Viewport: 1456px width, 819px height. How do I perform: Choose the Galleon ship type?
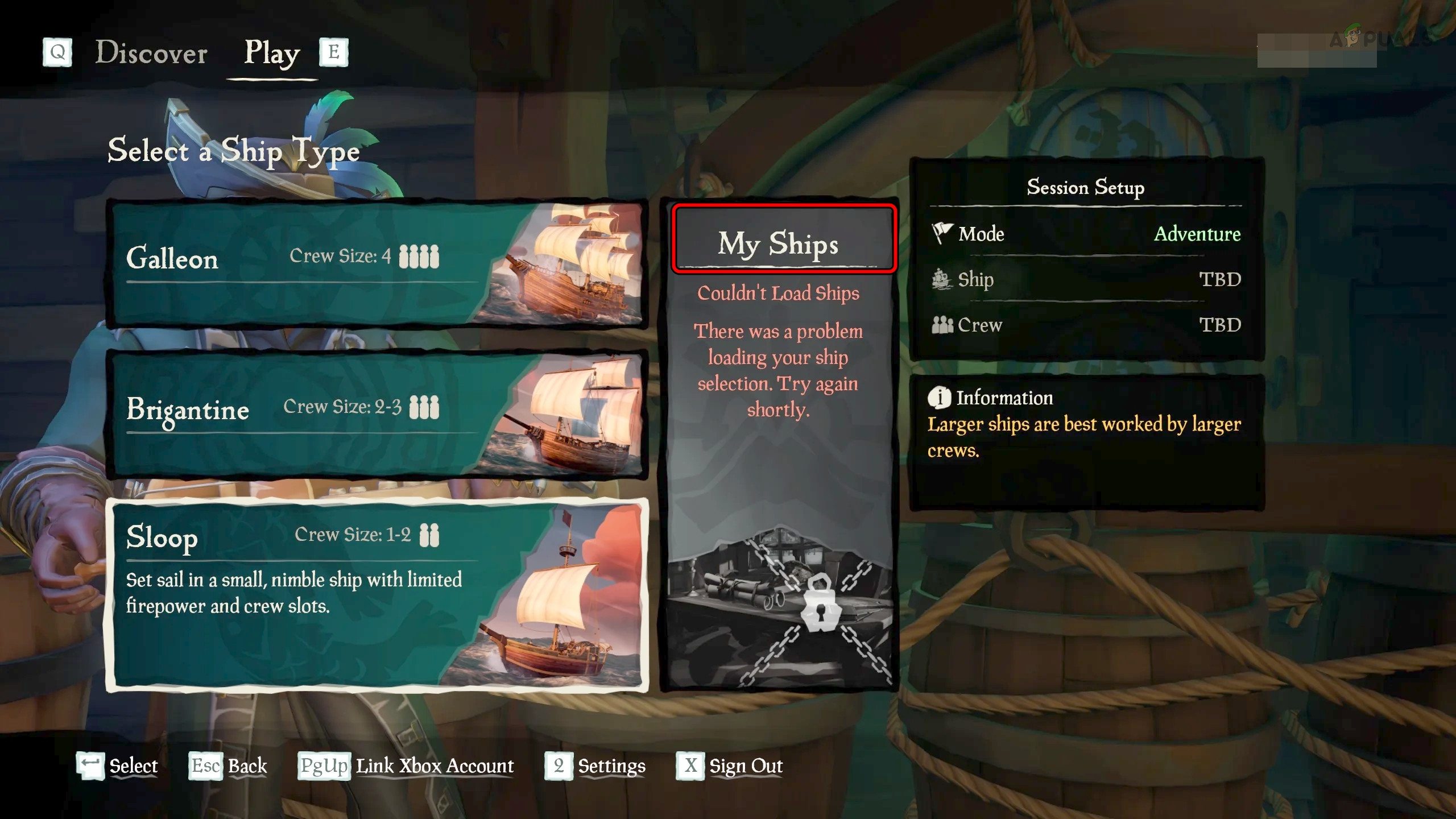click(x=377, y=263)
